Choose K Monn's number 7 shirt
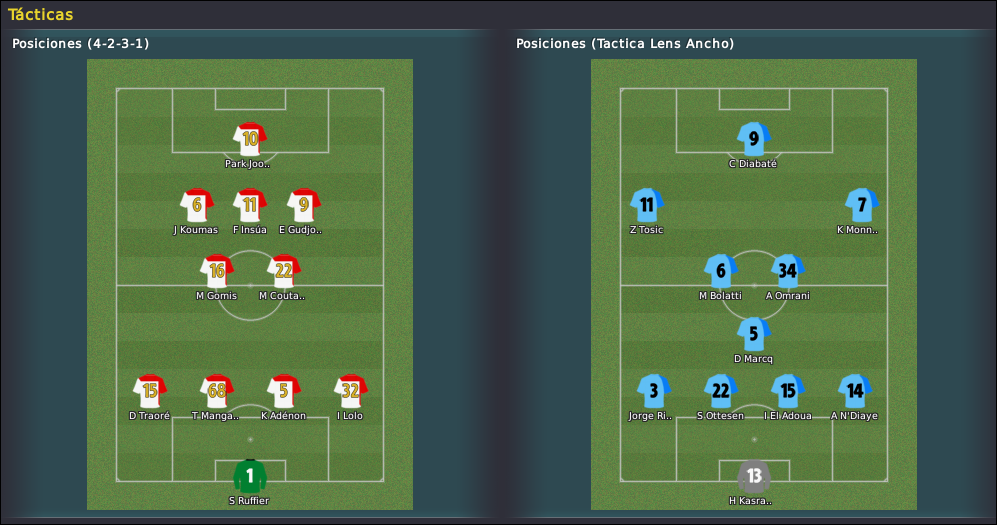This screenshot has width=997, height=525. coord(861,205)
